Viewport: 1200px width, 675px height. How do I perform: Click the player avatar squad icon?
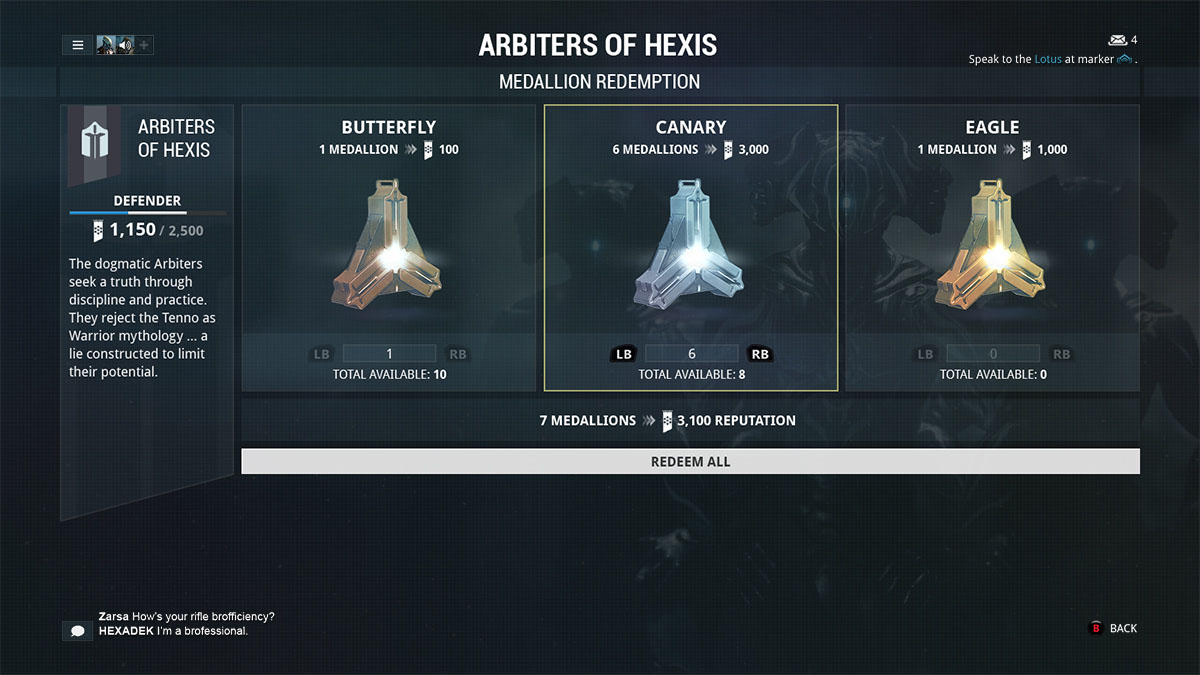tap(106, 45)
